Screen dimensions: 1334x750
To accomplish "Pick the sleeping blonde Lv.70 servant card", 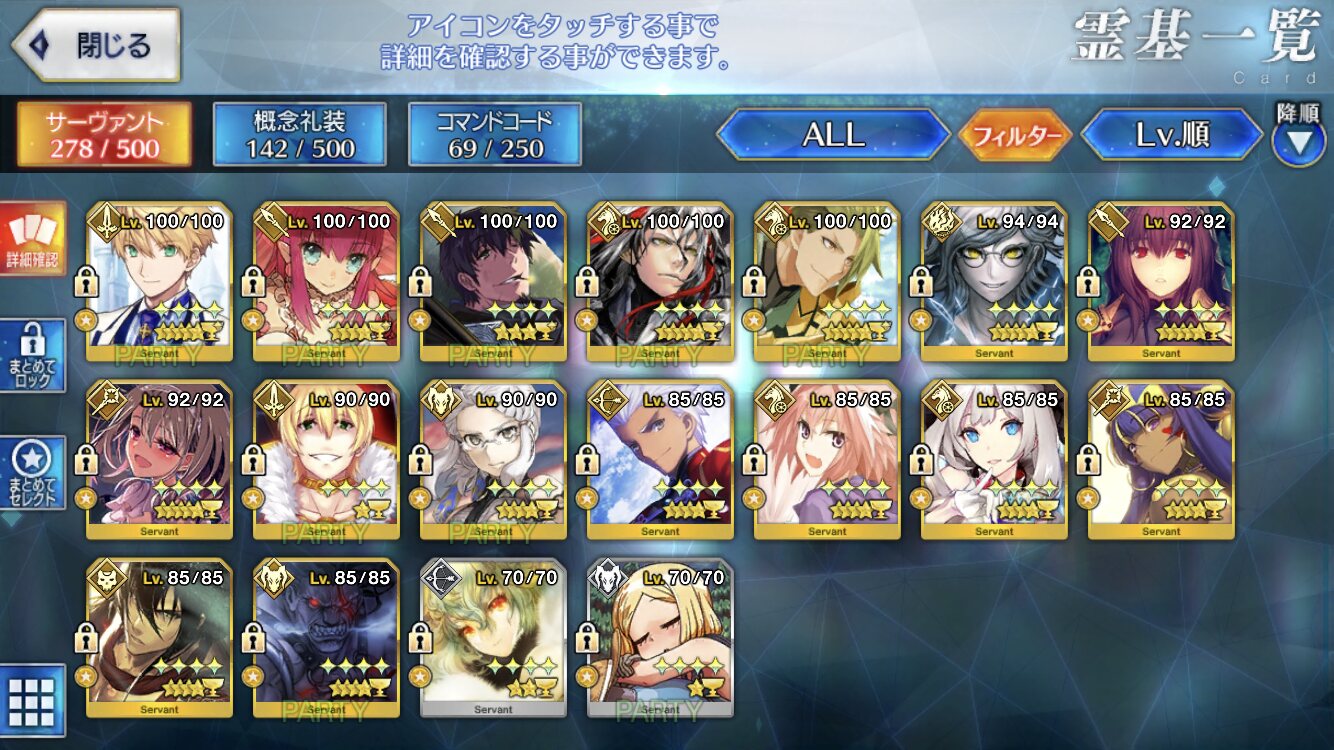I will coord(660,638).
